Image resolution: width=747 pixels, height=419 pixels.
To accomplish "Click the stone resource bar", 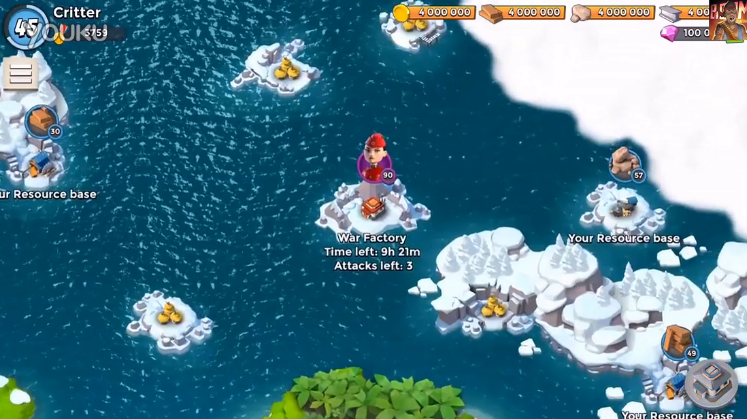I will point(612,12).
